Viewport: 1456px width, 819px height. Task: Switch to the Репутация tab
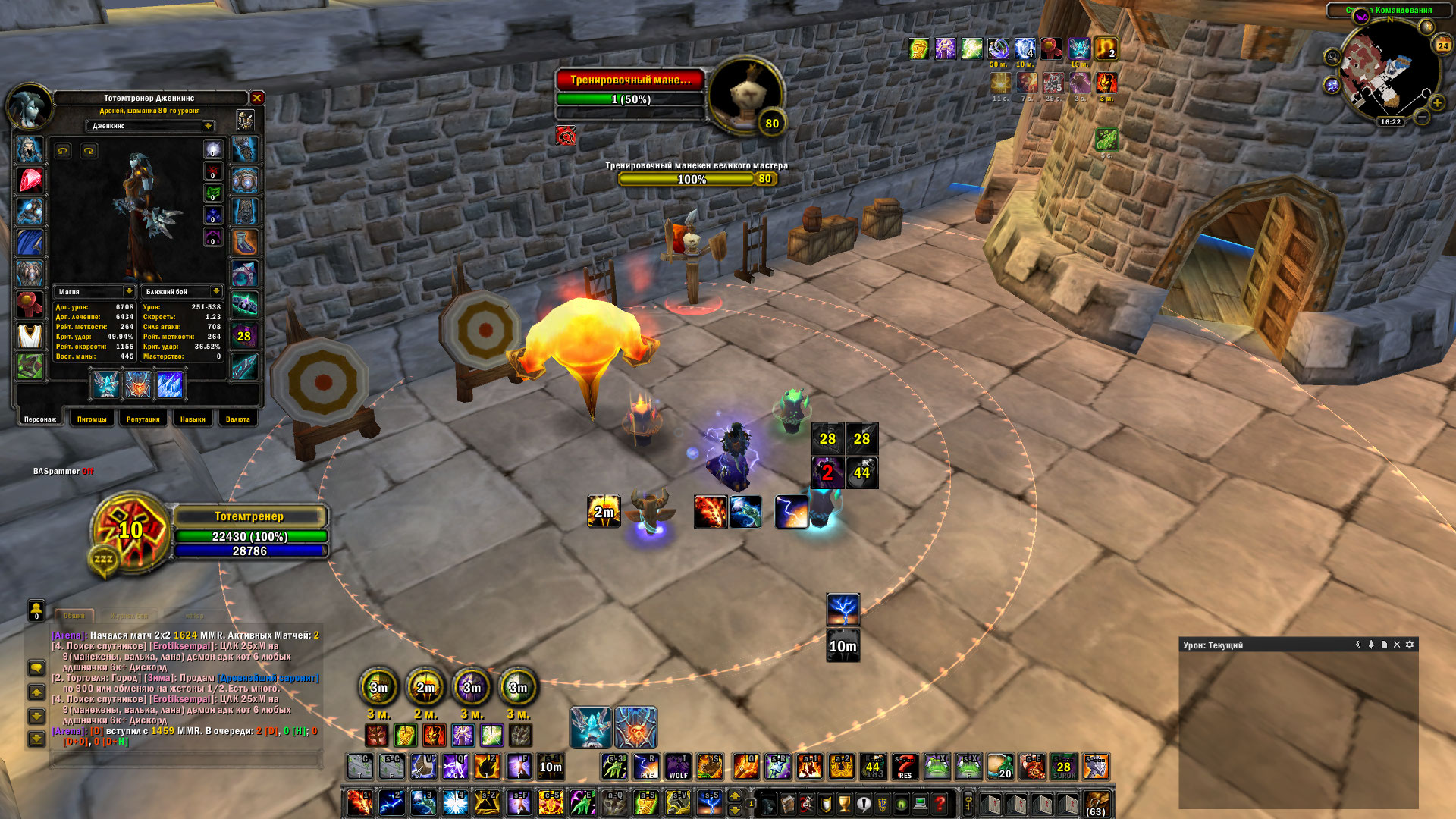pos(143,419)
